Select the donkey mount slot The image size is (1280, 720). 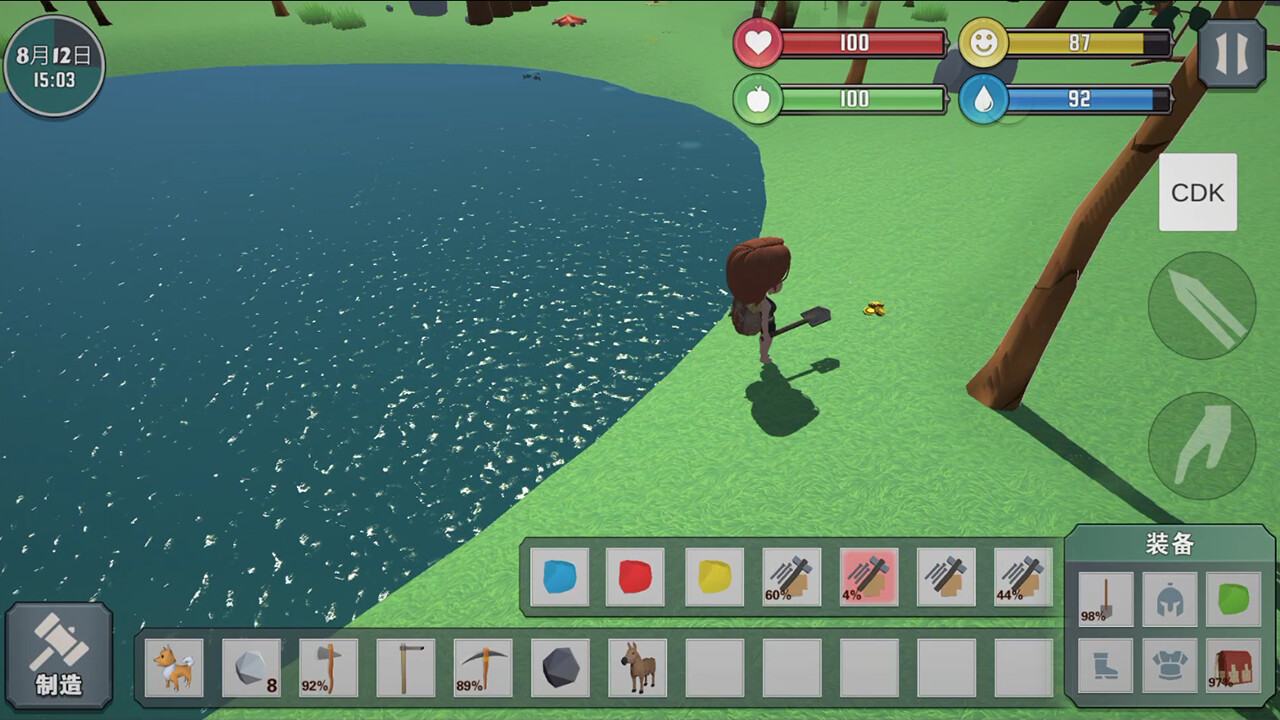pyautogui.click(x=637, y=667)
